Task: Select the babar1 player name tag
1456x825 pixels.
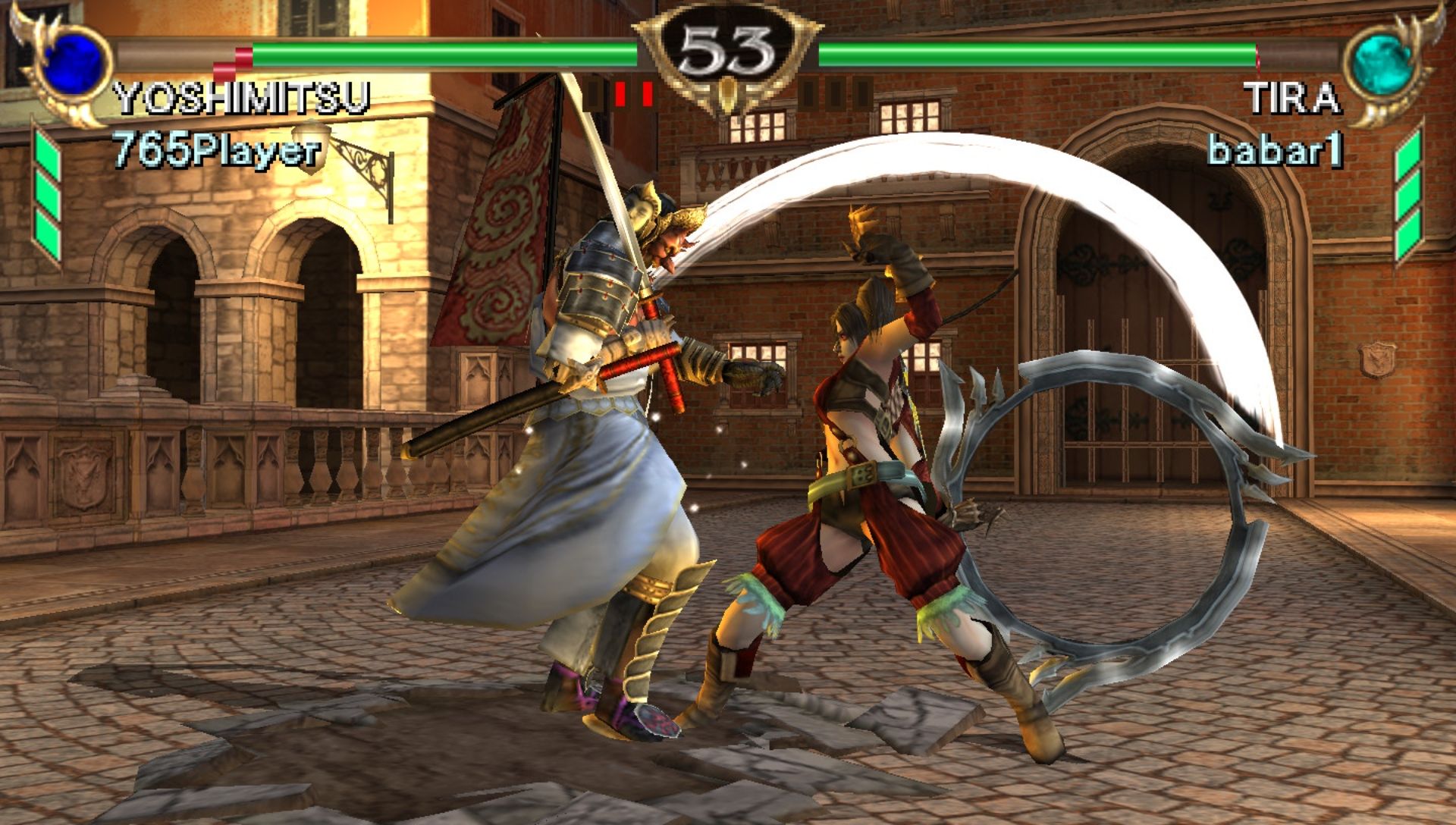Action: (x=1275, y=150)
